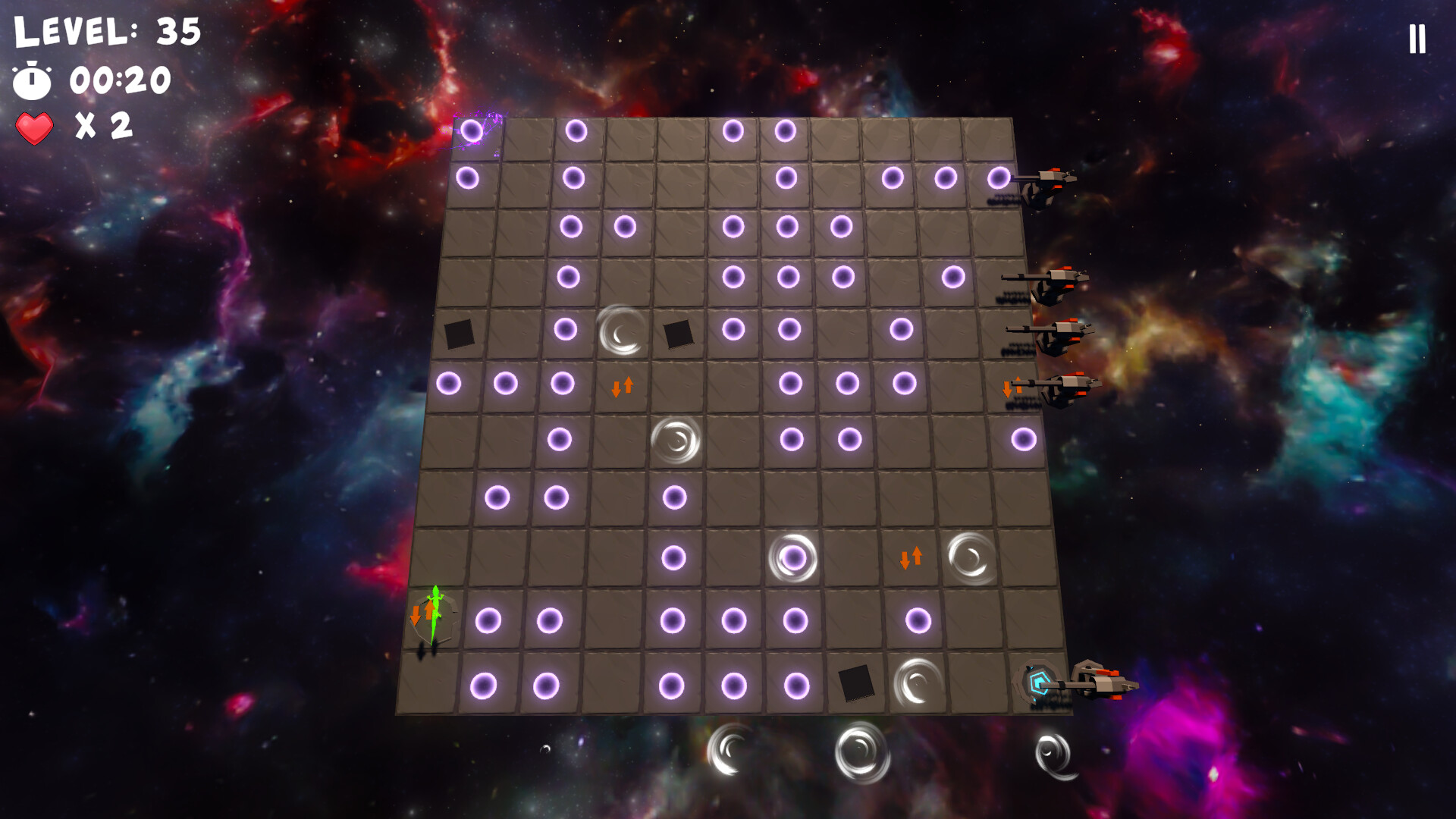This screenshot has height=819, width=1456.
Task: Click the Level: 35 label
Action: coord(106,32)
